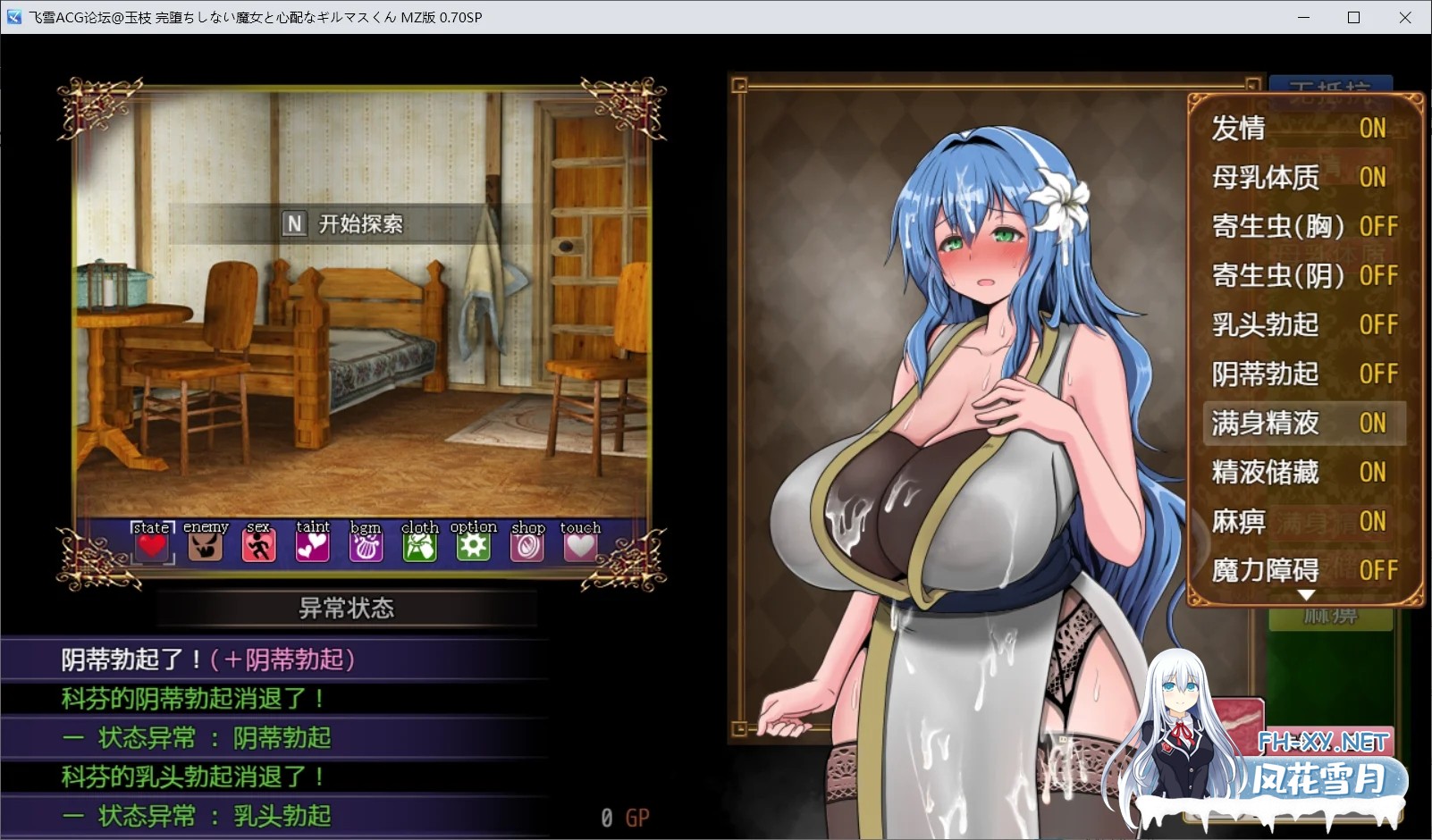Click the sex icon in the toolbar
Viewport: 1432px width, 840px height.
click(x=258, y=543)
